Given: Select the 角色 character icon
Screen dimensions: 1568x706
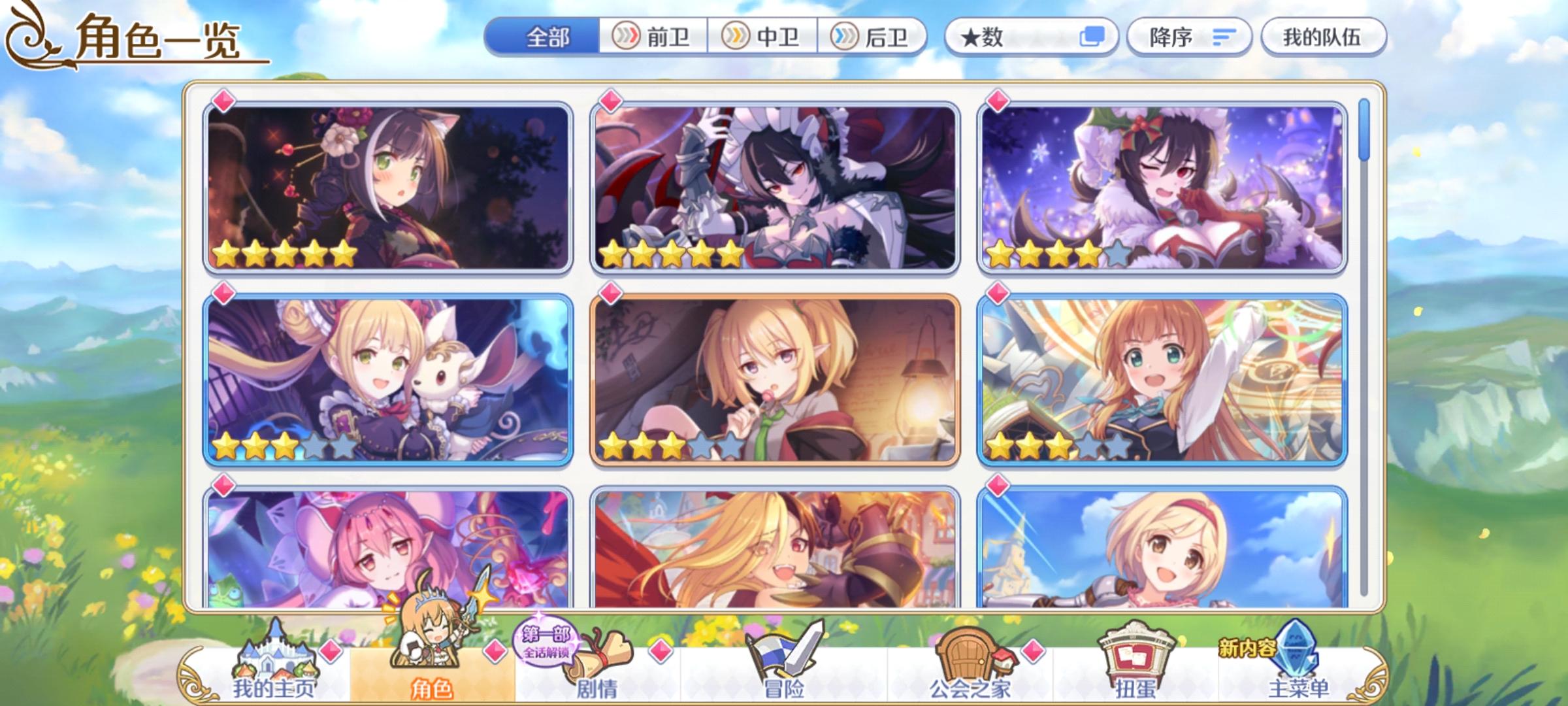Looking at the screenshot, I should pyautogui.click(x=433, y=647).
